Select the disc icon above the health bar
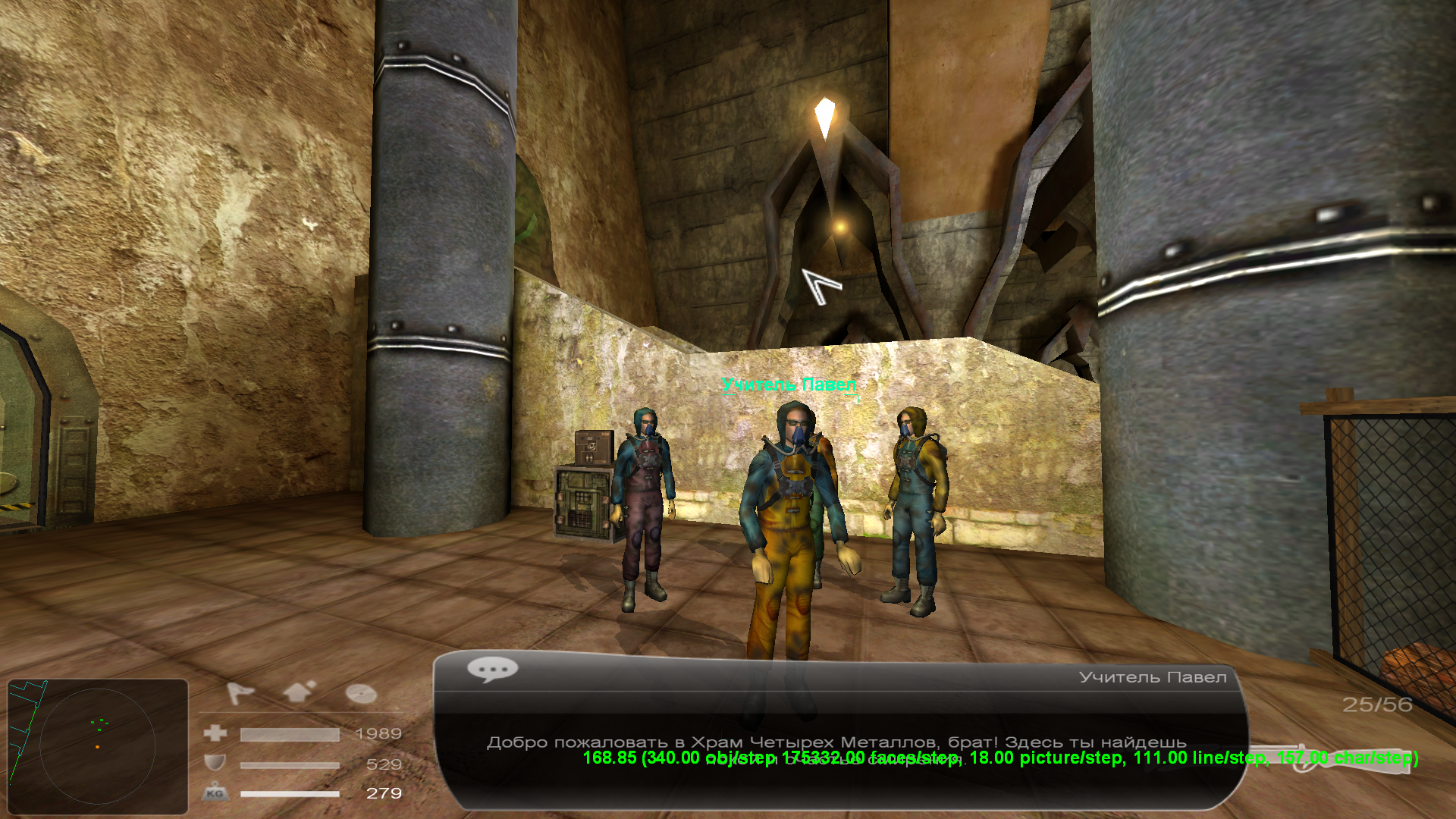 [361, 693]
